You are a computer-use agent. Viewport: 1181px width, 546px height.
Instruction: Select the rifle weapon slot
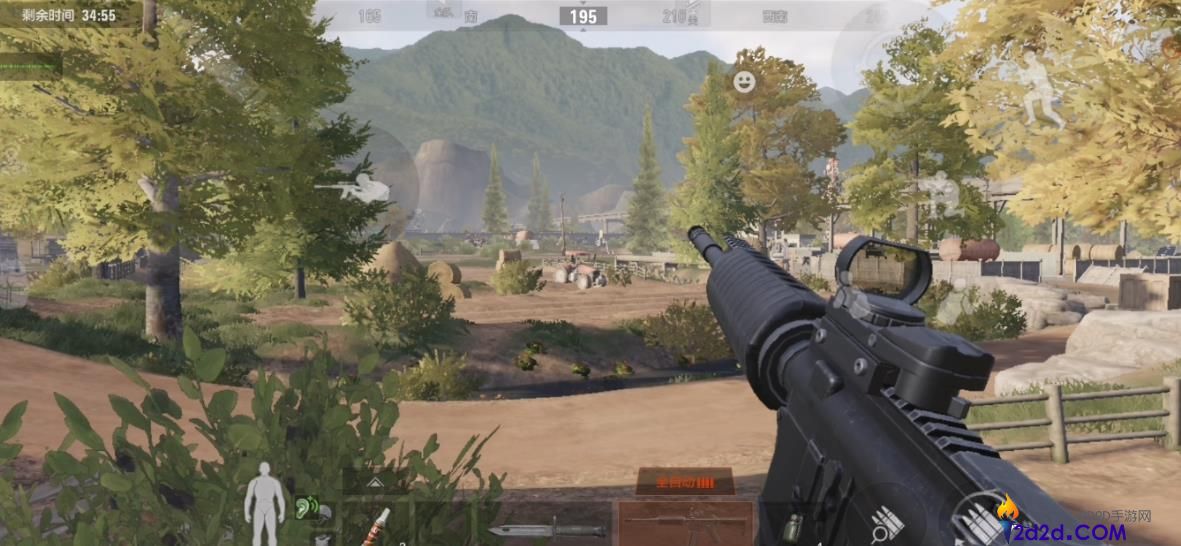[x=685, y=523]
